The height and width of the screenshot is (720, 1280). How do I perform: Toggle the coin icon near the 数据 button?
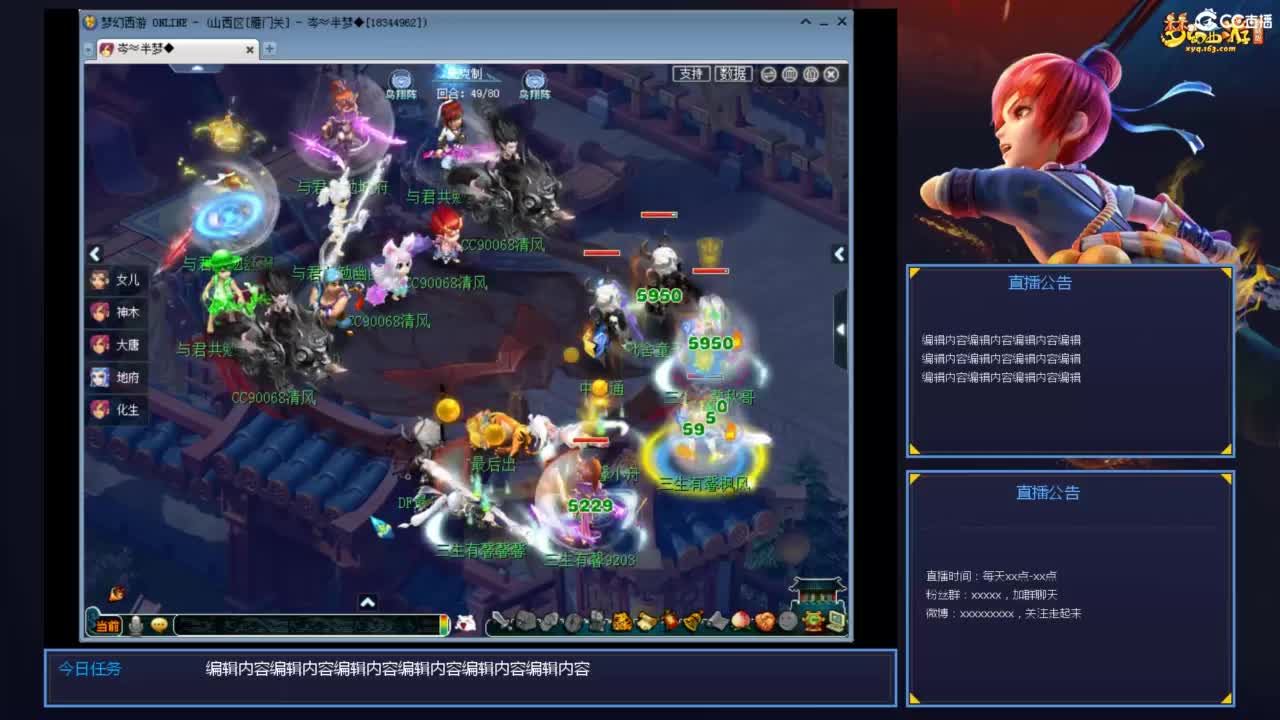[x=768, y=73]
